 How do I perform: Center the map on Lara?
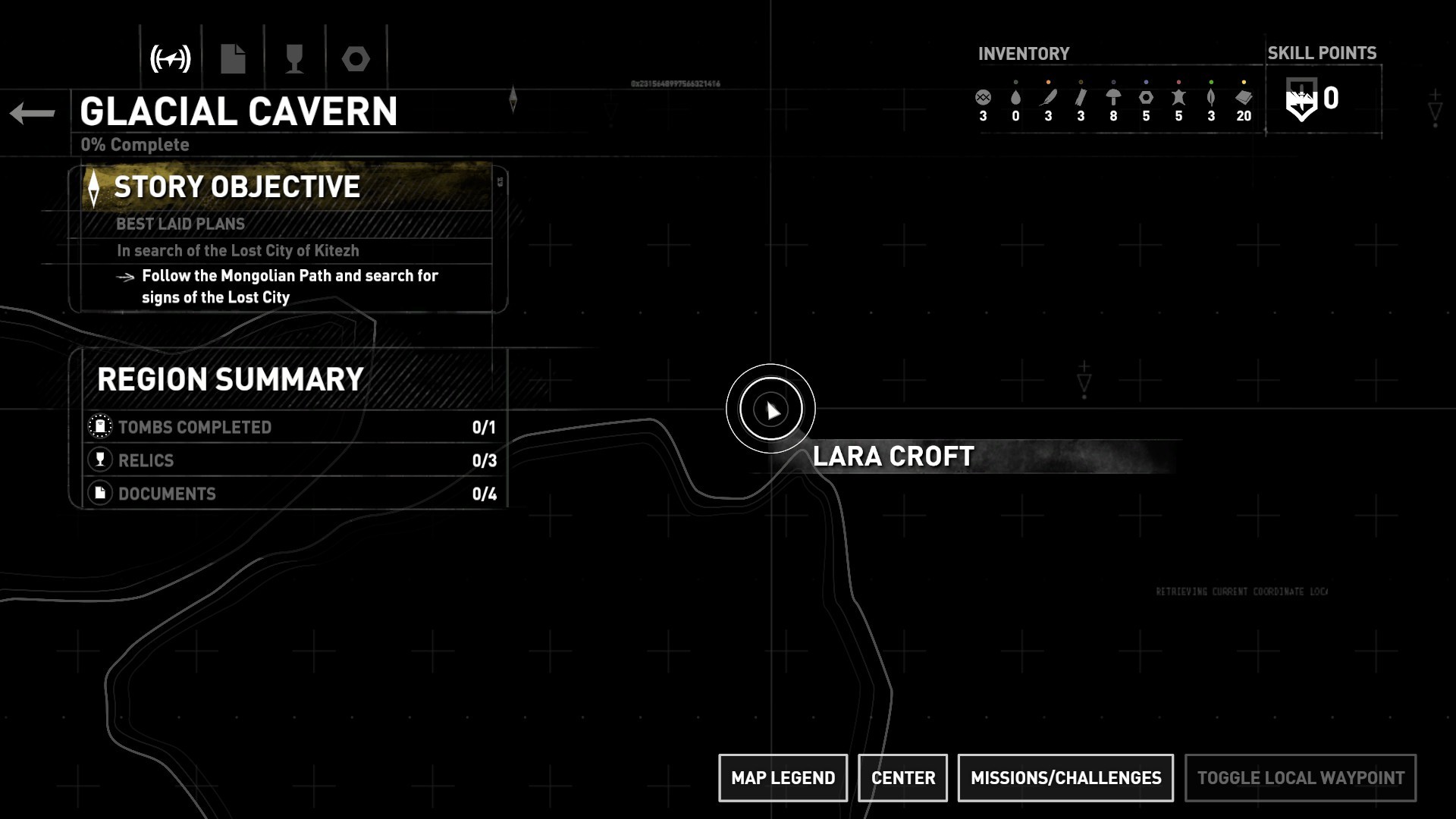click(902, 777)
